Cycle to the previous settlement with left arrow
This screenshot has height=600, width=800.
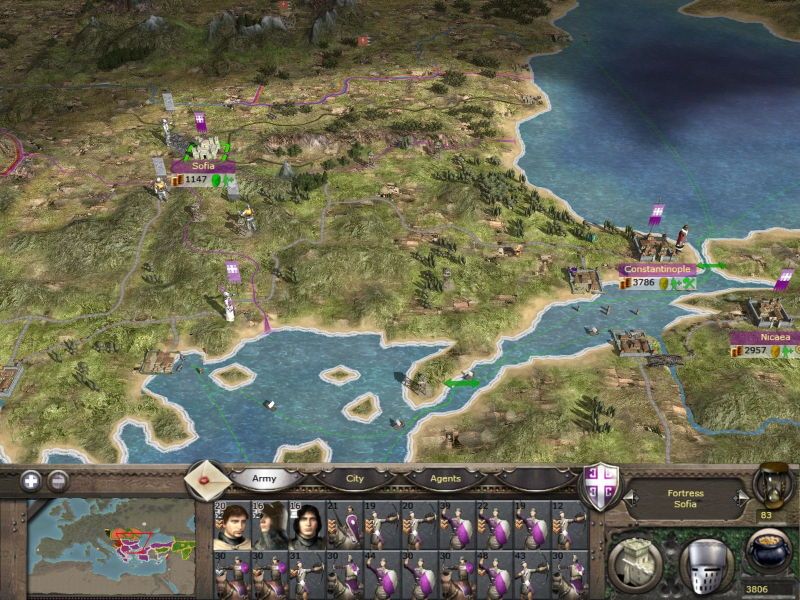click(x=632, y=495)
